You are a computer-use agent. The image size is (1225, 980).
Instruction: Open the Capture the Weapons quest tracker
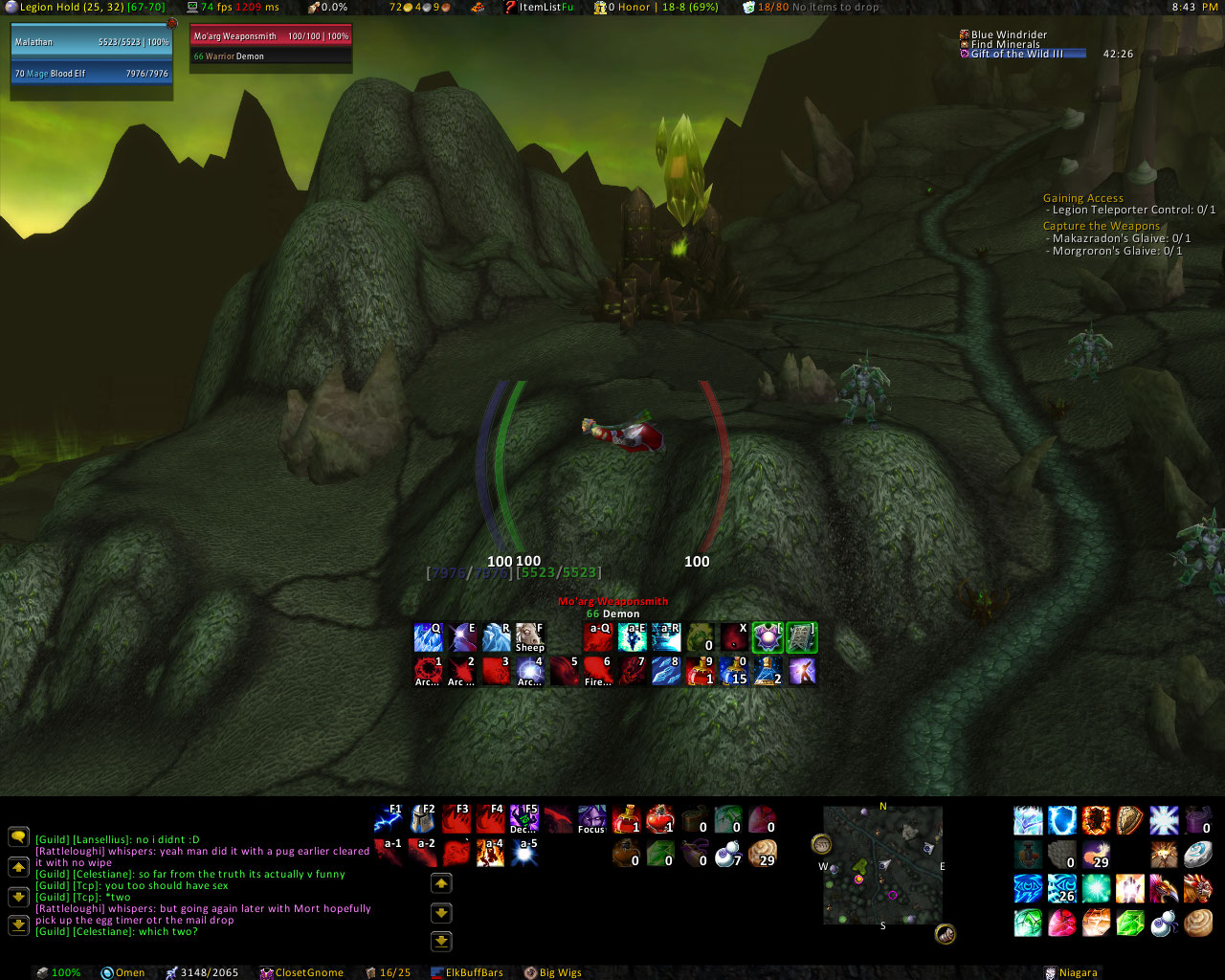(1101, 226)
